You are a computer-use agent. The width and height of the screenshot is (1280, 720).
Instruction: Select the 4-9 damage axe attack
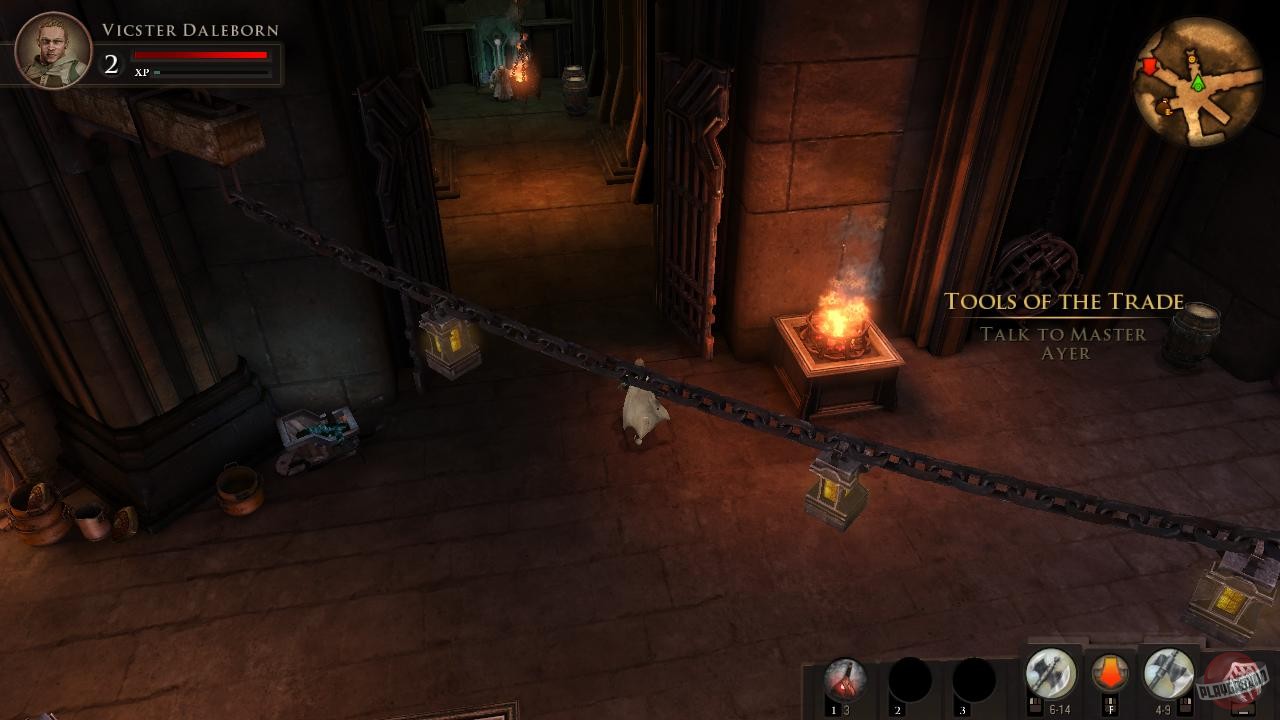[x=1166, y=672]
